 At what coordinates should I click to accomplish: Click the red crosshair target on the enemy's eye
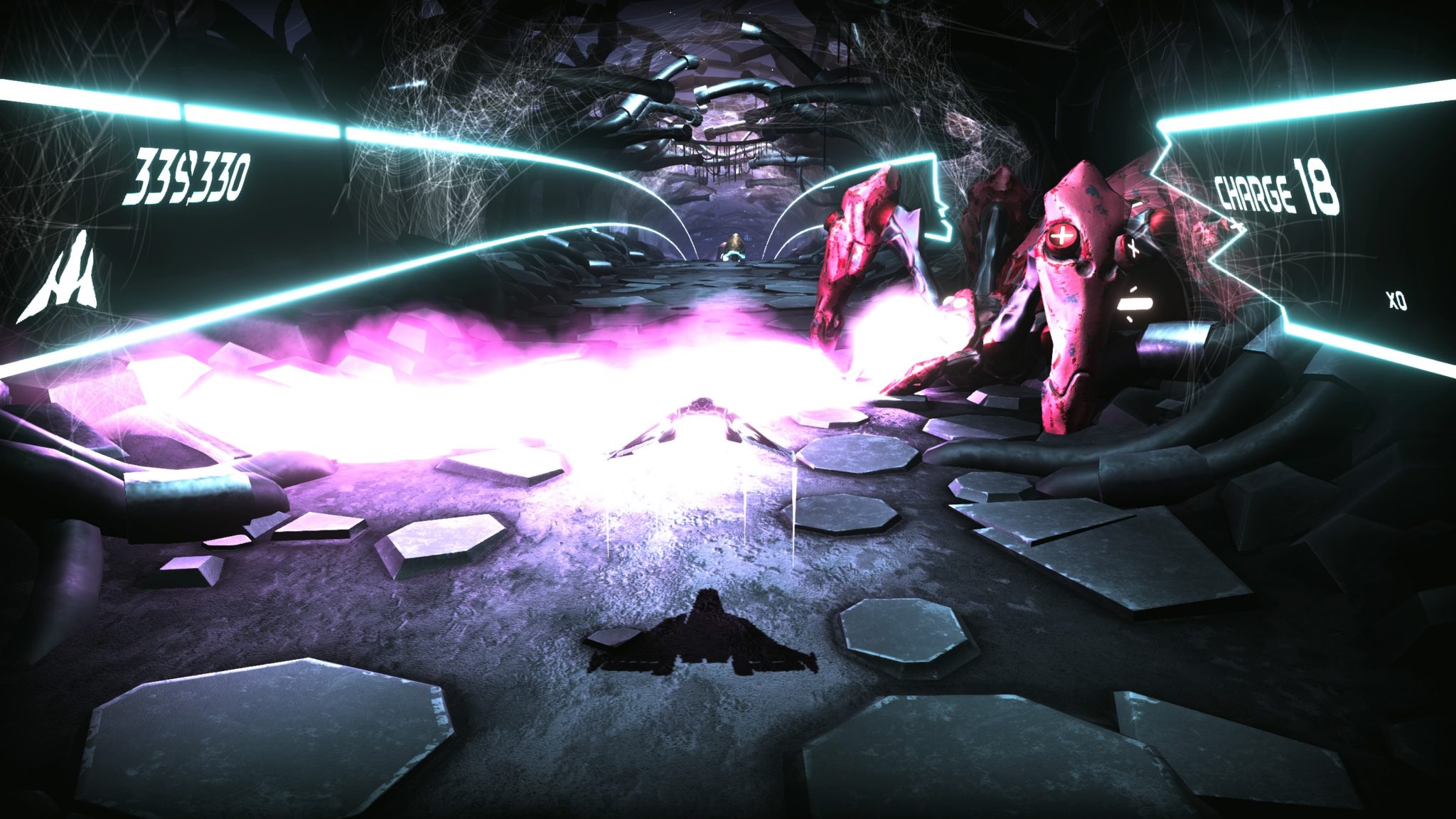point(1061,237)
